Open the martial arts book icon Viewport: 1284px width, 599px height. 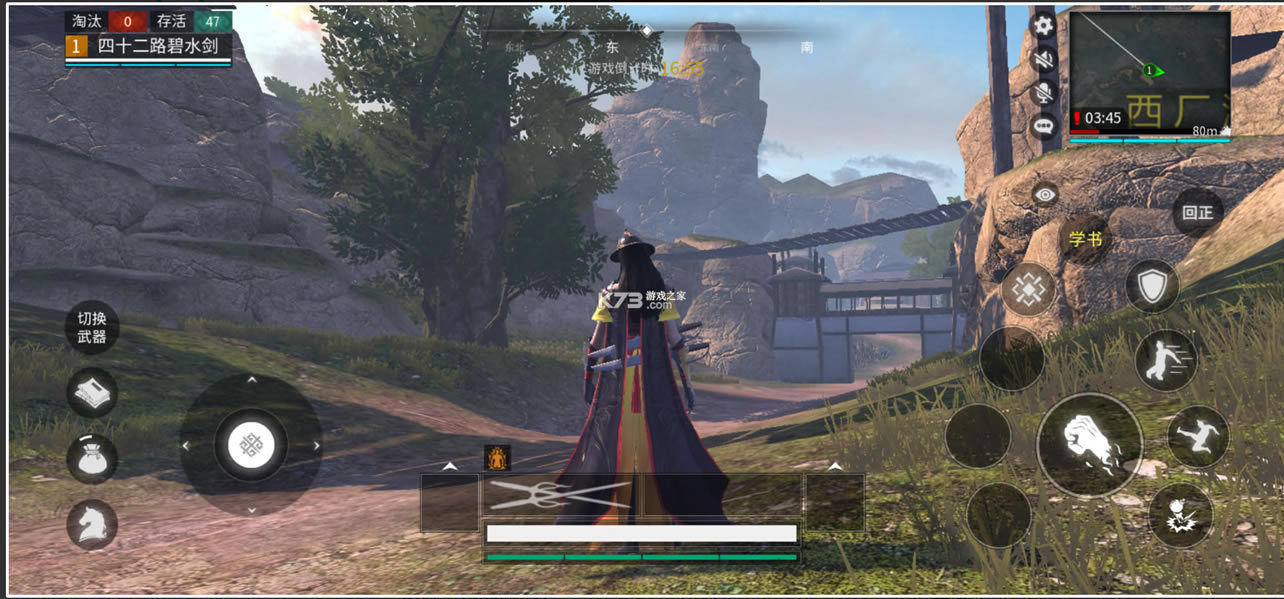[92, 393]
